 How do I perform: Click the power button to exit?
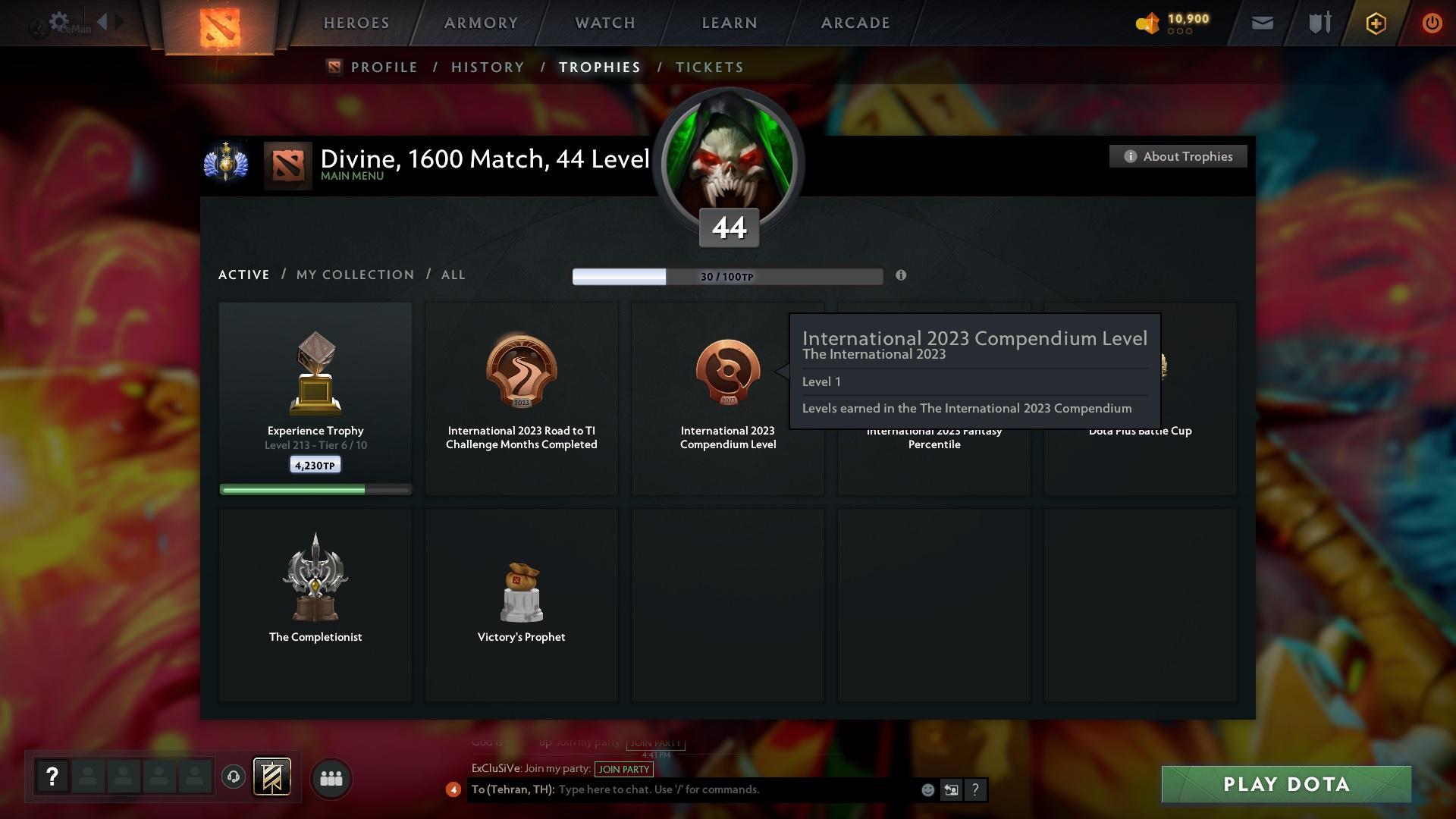1432,24
